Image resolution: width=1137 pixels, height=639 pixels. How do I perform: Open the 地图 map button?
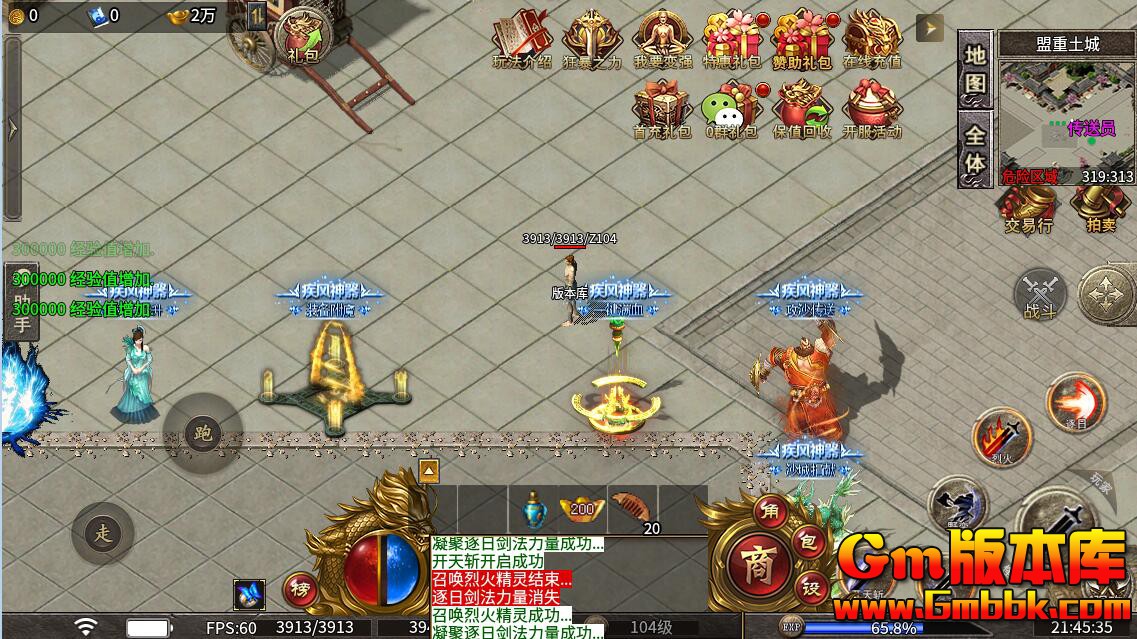(x=975, y=69)
